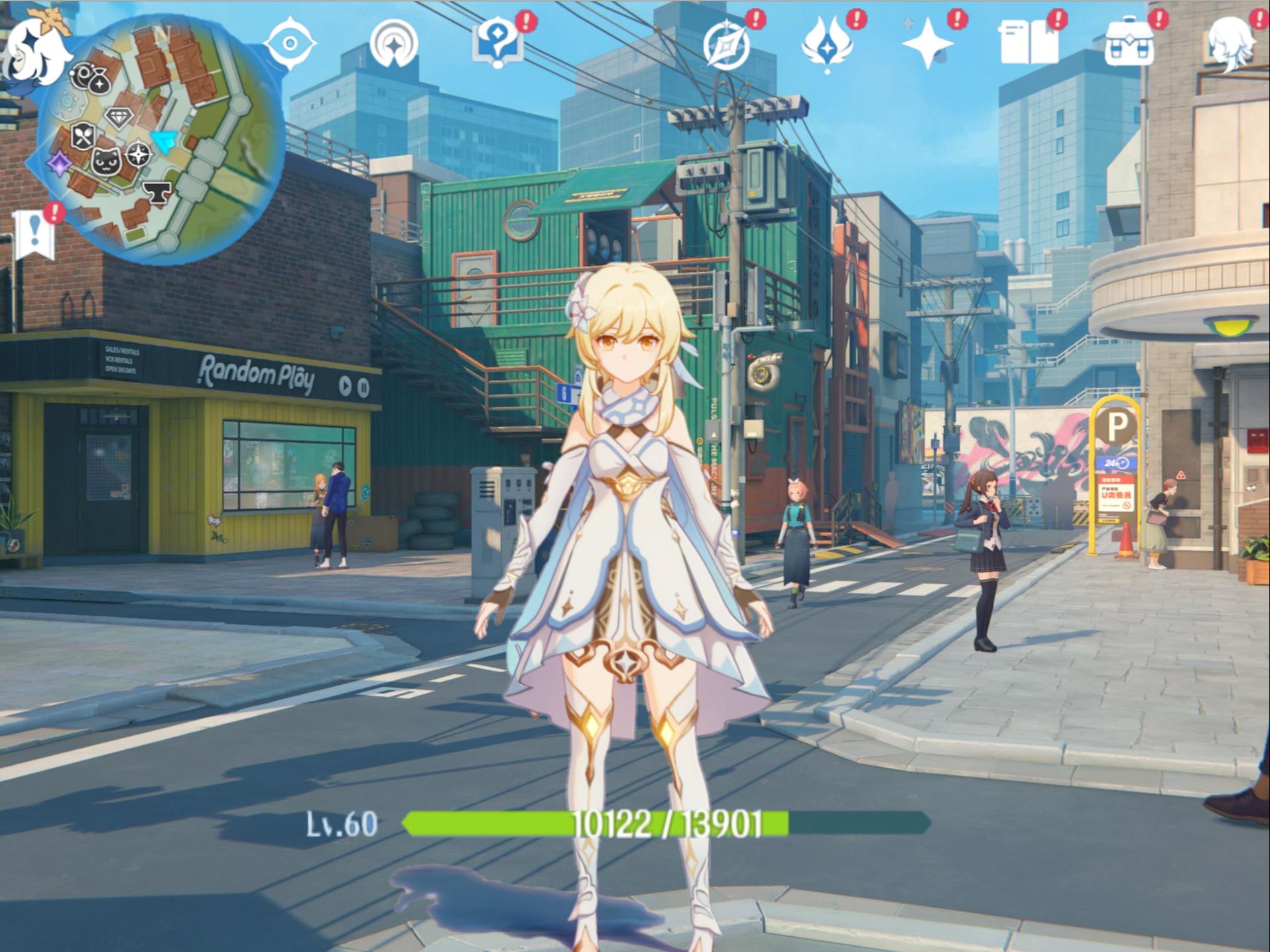Open the handbook book icon
Image resolution: width=1270 pixels, height=952 pixels.
click(x=1029, y=43)
